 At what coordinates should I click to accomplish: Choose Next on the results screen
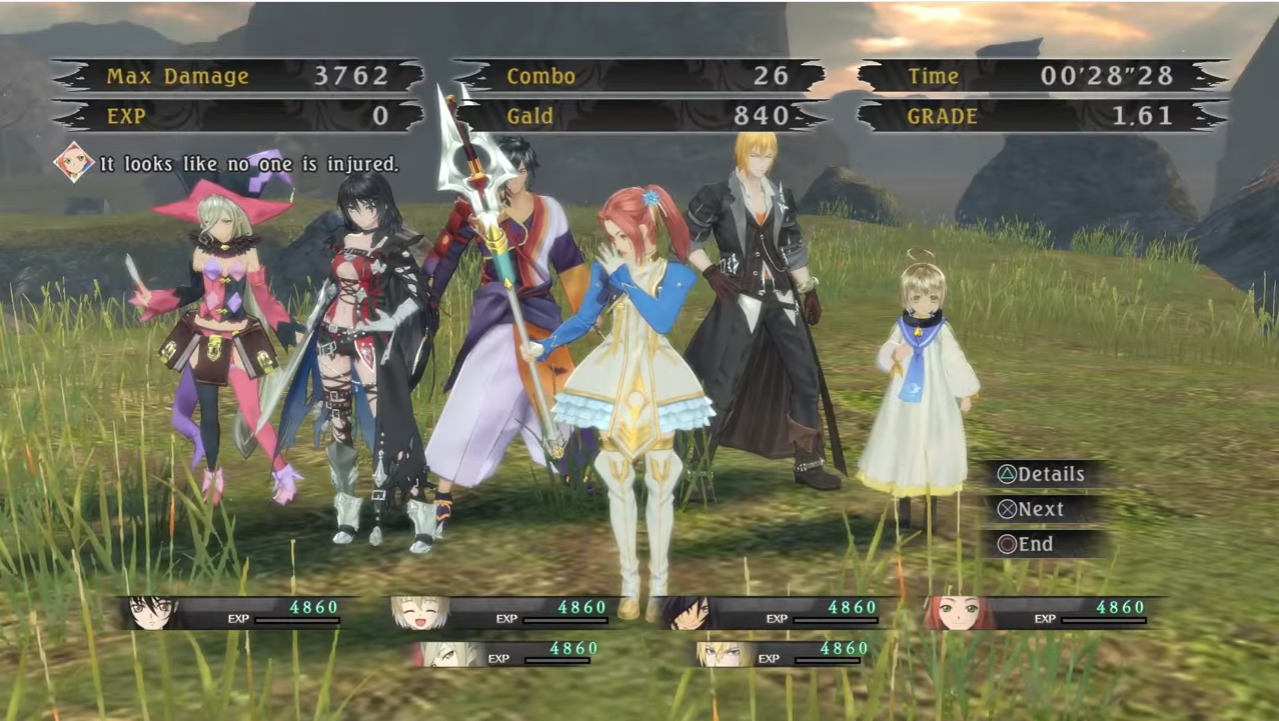tap(1032, 510)
